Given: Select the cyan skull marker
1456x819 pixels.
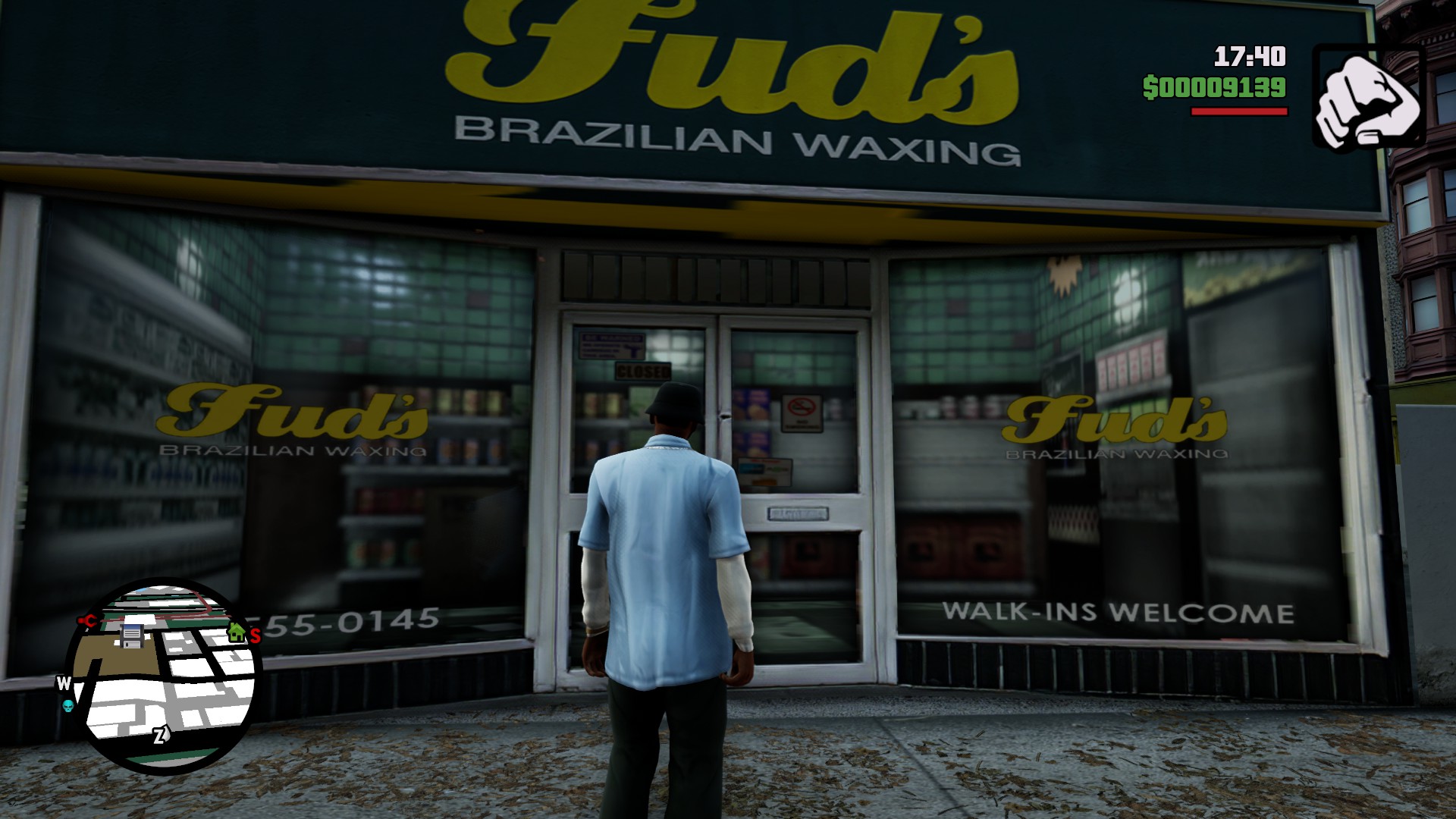Looking at the screenshot, I should [x=68, y=707].
